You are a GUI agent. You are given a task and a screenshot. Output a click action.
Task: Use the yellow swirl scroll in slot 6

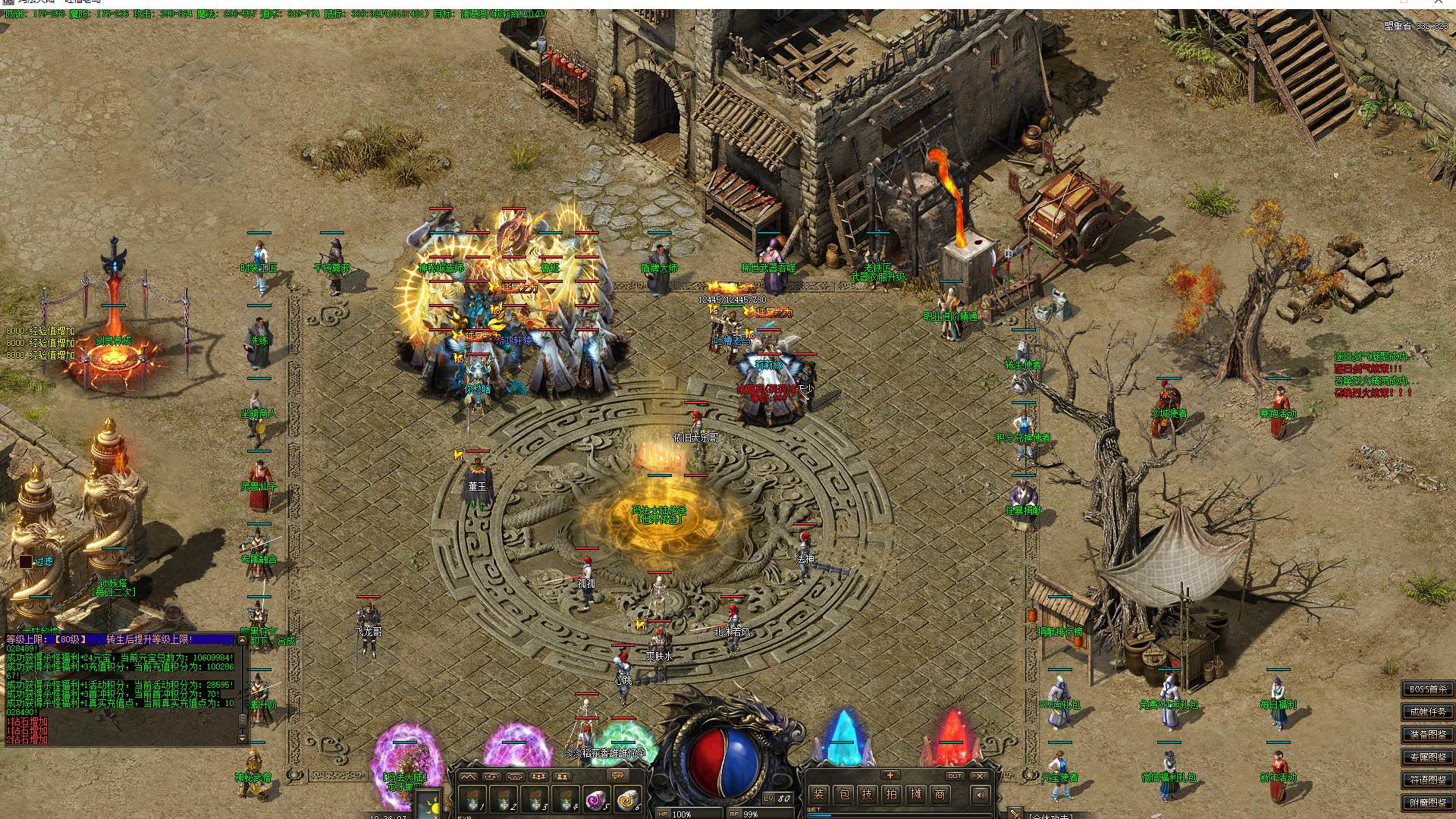(627, 800)
